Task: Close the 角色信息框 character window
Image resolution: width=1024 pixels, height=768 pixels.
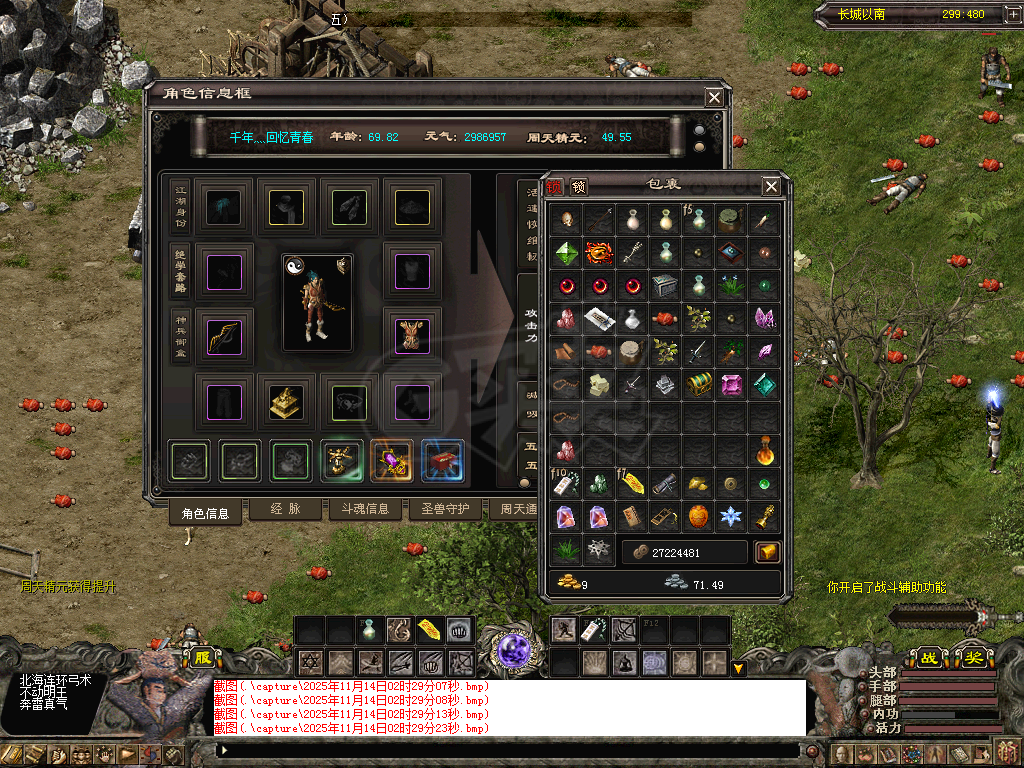Action: (714, 97)
